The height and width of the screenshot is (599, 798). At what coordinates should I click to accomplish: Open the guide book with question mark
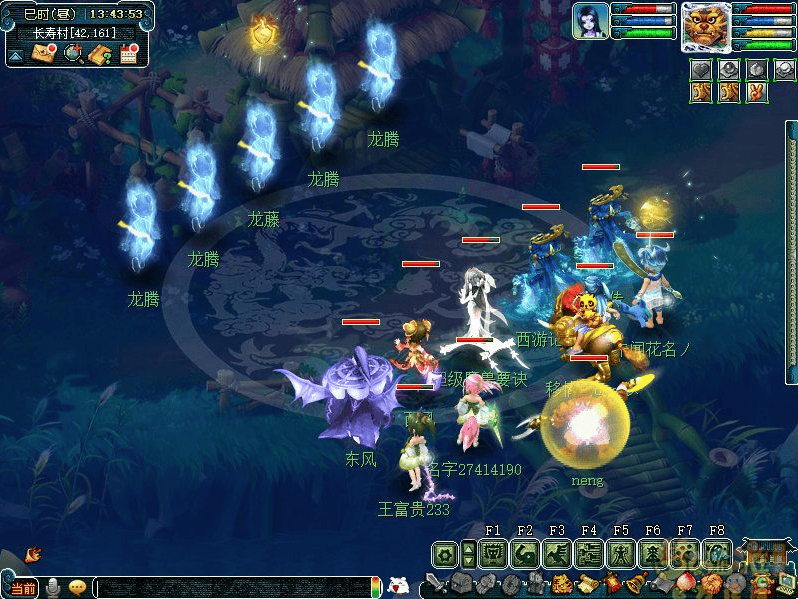99,54
